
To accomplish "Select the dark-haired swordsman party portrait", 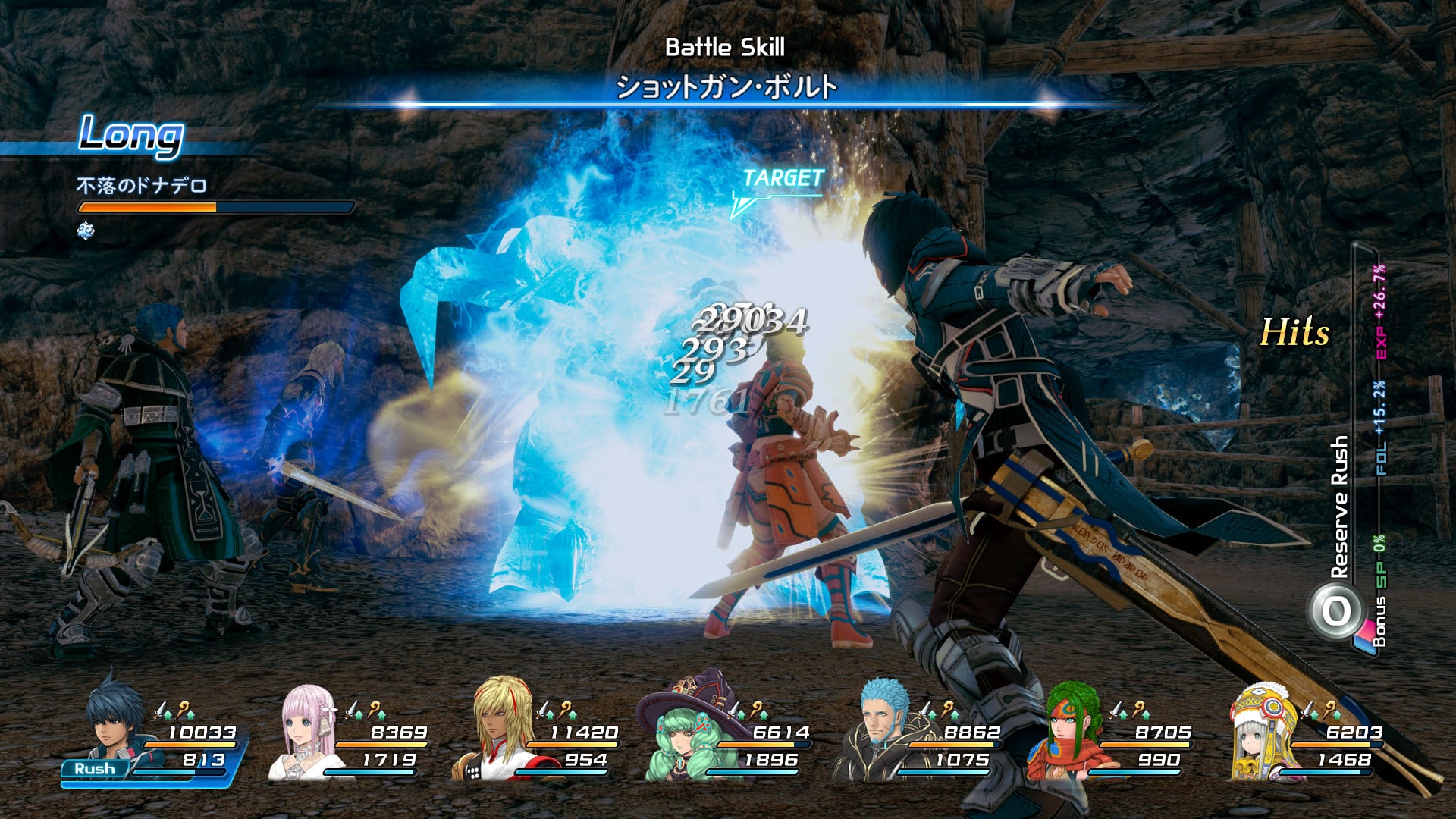I will coord(110,722).
